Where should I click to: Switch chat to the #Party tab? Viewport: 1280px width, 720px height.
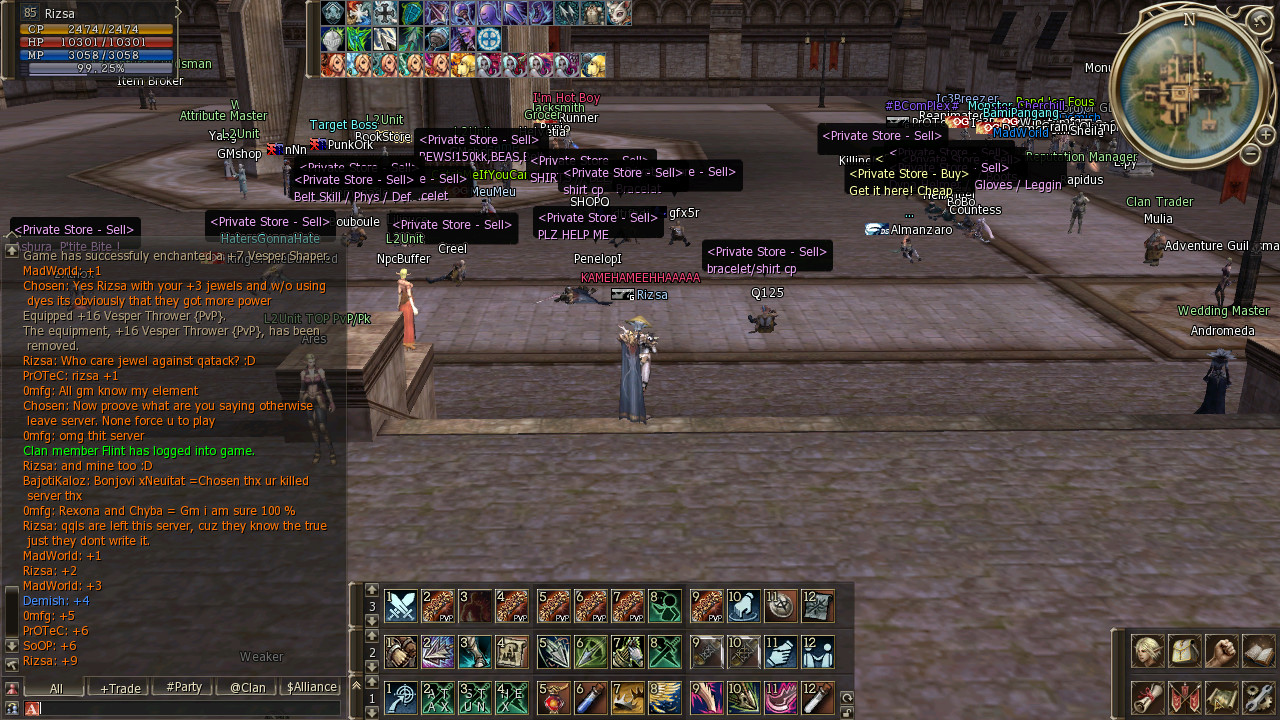point(184,688)
